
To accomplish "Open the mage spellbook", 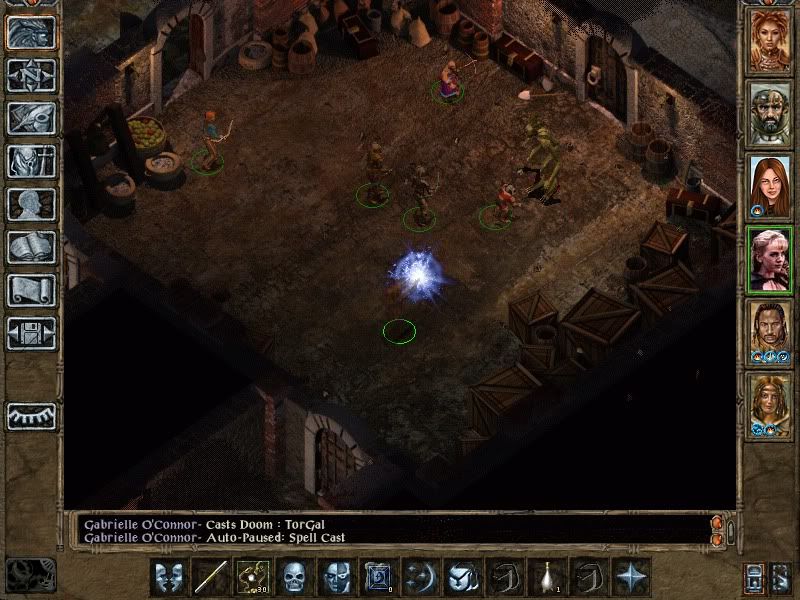I will tap(31, 247).
